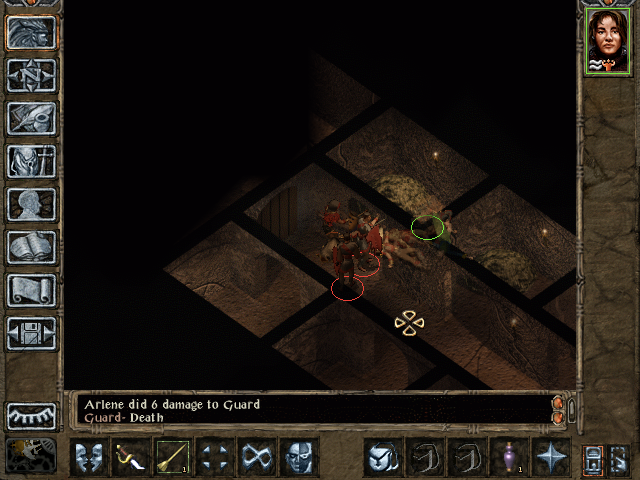
Task: Open the mage spellbook
Action: tap(31, 247)
